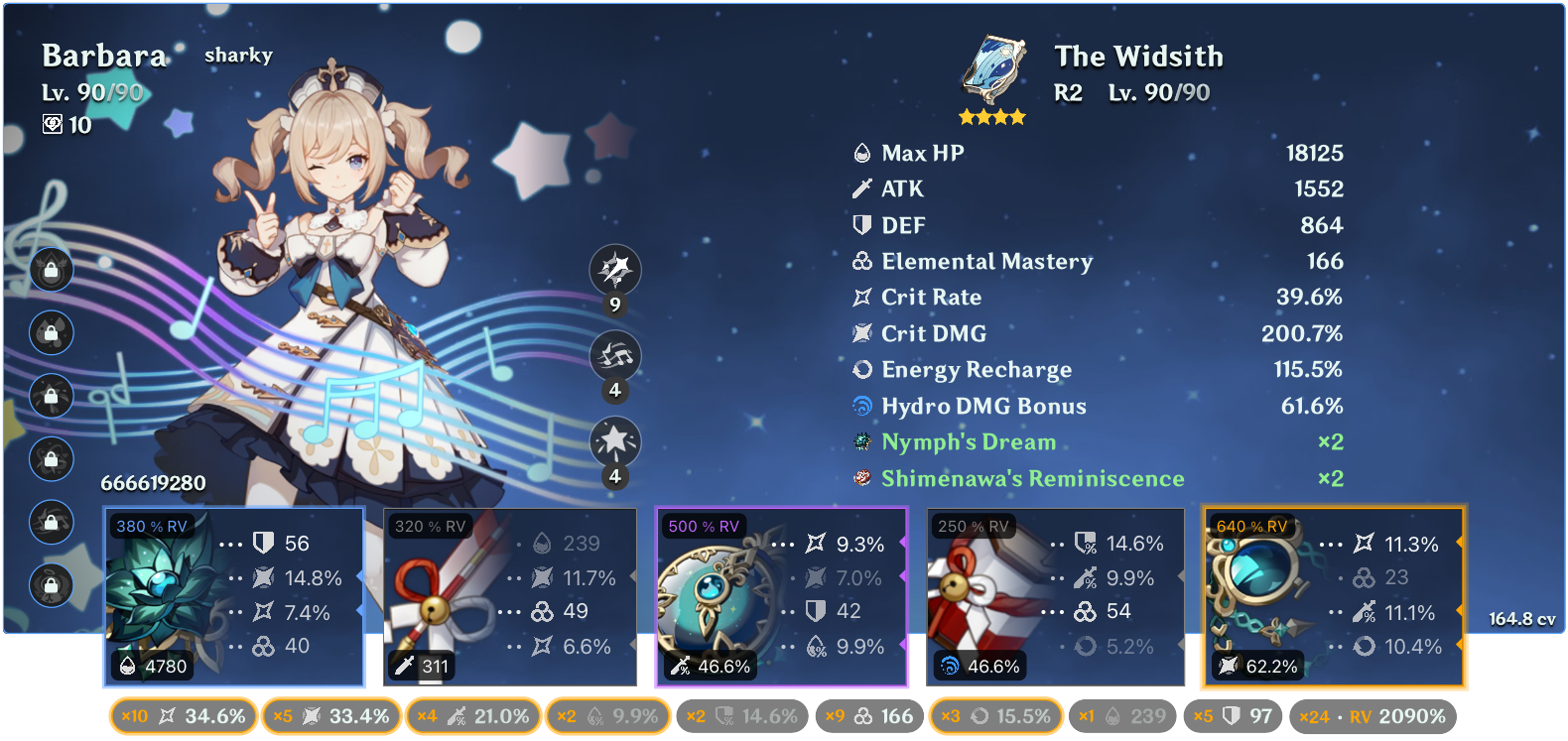This screenshot has width=1568, height=741.
Task: Select Barbara's Normal Attack talent icon showing level 9
Action: pyautogui.click(x=616, y=270)
